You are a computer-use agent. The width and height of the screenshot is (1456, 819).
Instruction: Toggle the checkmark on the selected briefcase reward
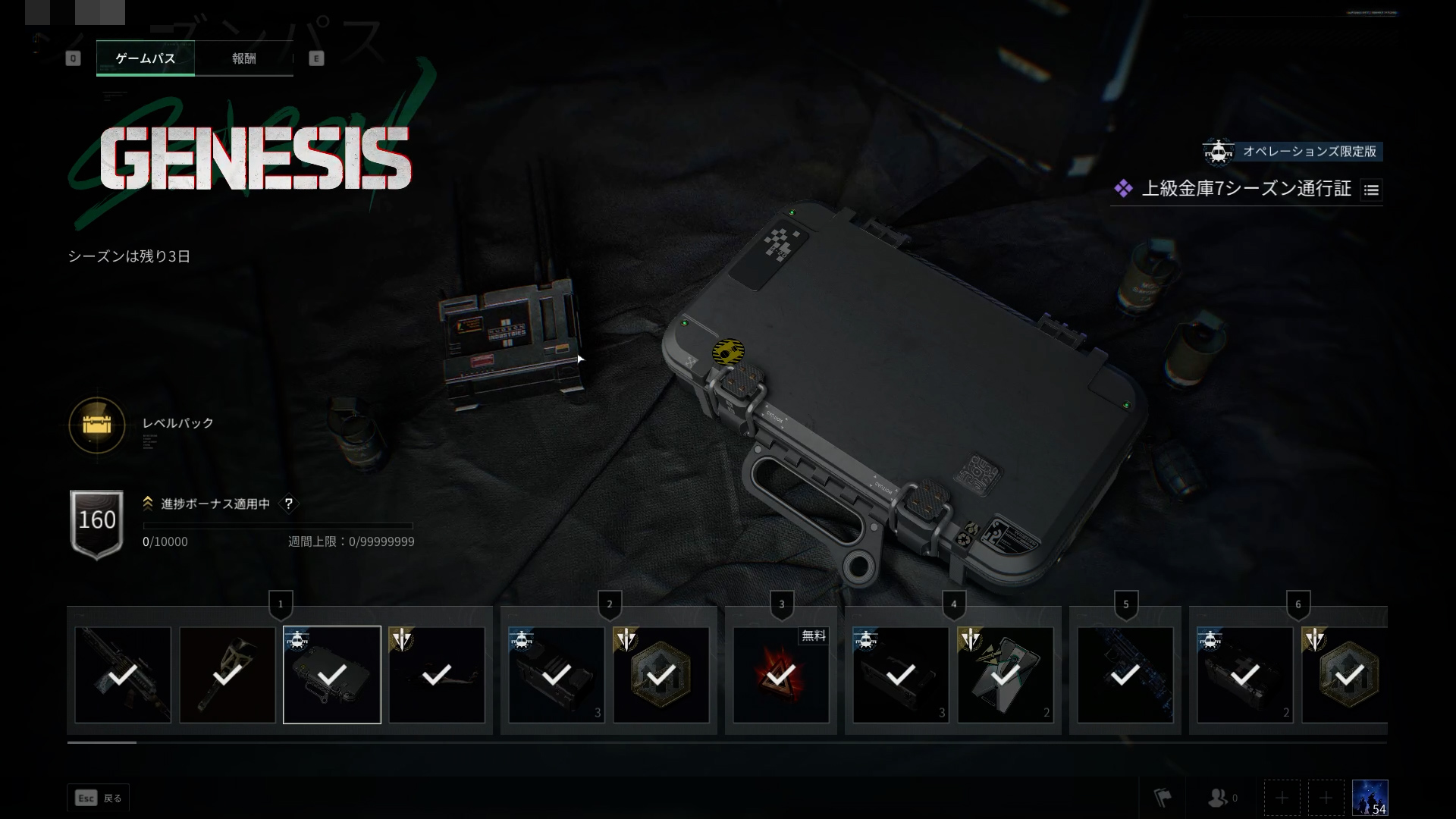[x=331, y=674]
